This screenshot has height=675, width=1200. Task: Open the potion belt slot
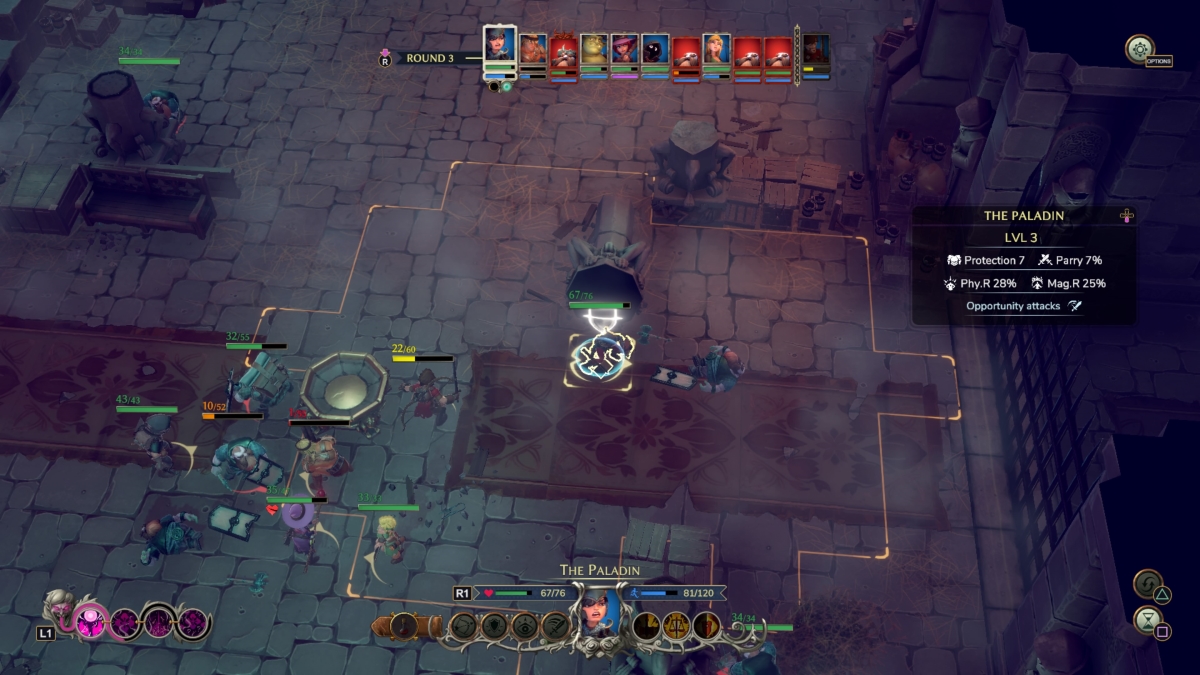(404, 627)
